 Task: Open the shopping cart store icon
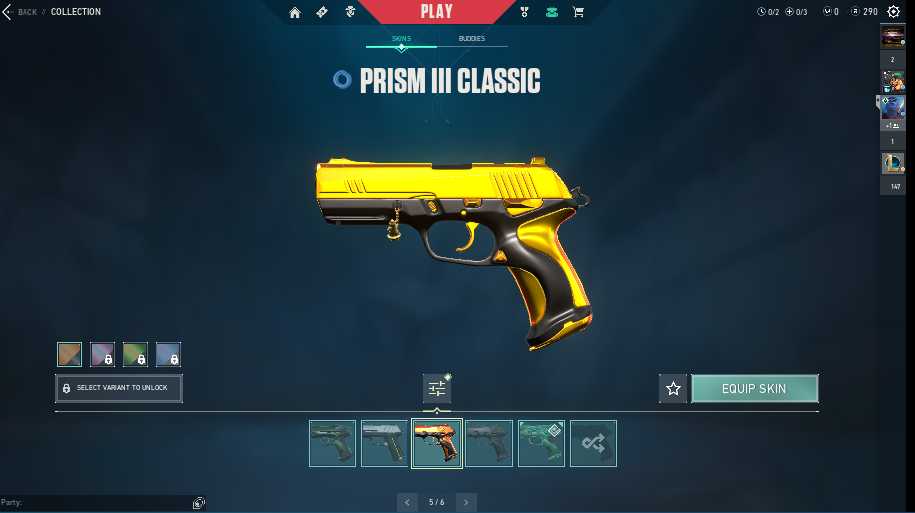point(578,12)
